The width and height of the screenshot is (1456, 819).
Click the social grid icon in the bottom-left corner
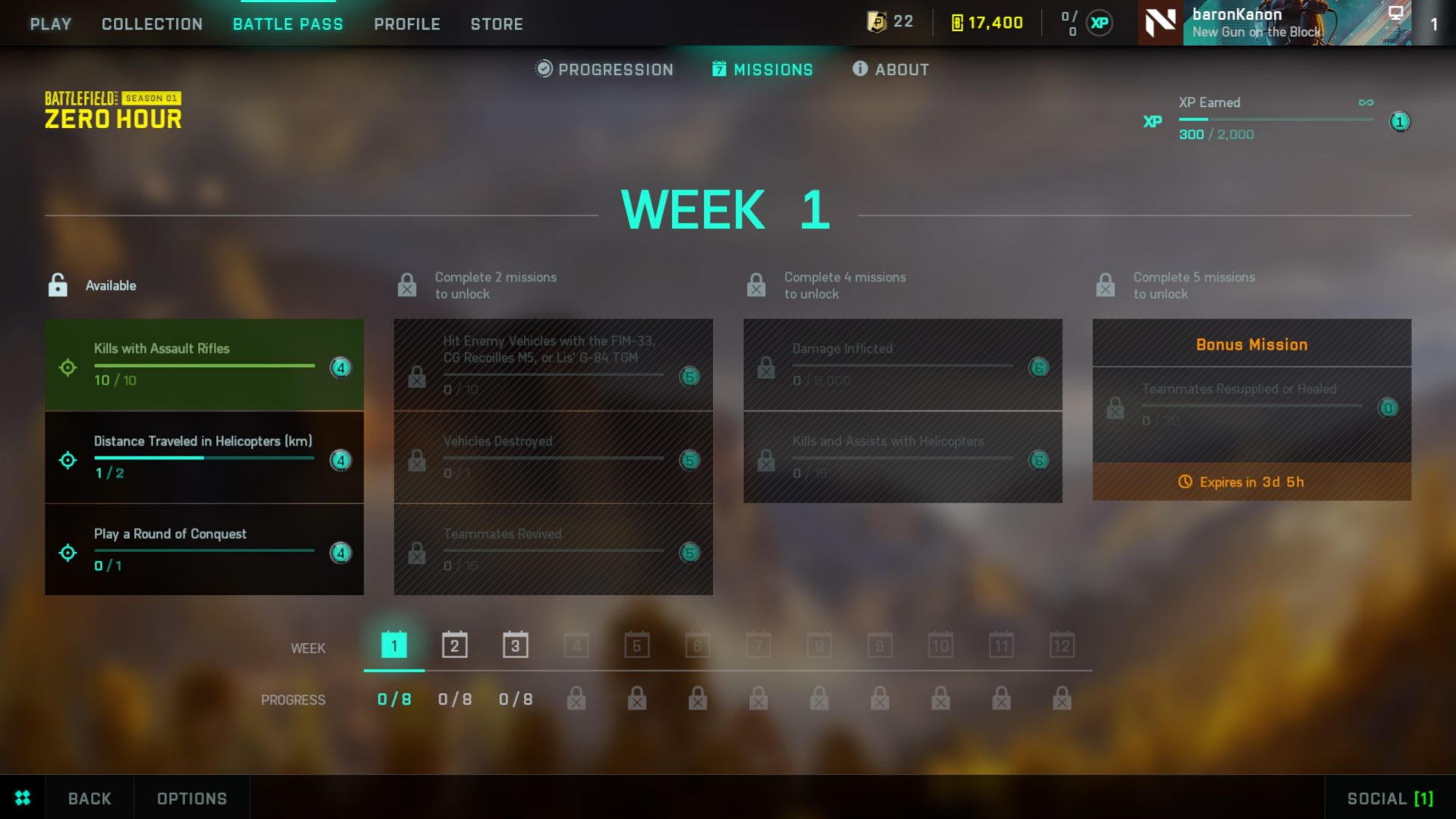tap(22, 798)
